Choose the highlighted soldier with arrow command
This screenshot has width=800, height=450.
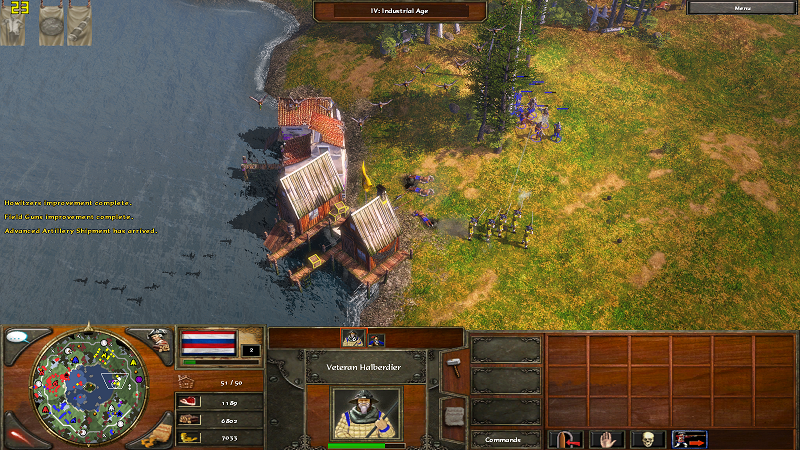pyautogui.click(x=690, y=439)
